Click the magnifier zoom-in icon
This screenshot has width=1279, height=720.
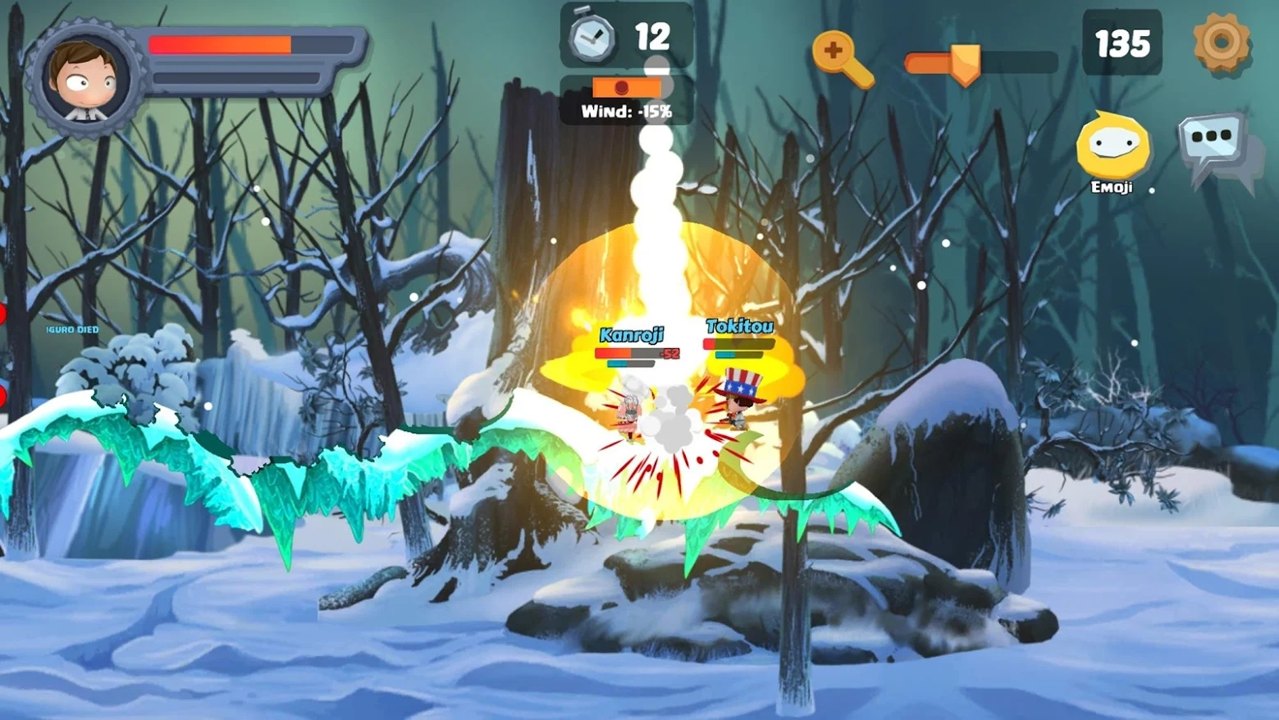click(x=840, y=56)
